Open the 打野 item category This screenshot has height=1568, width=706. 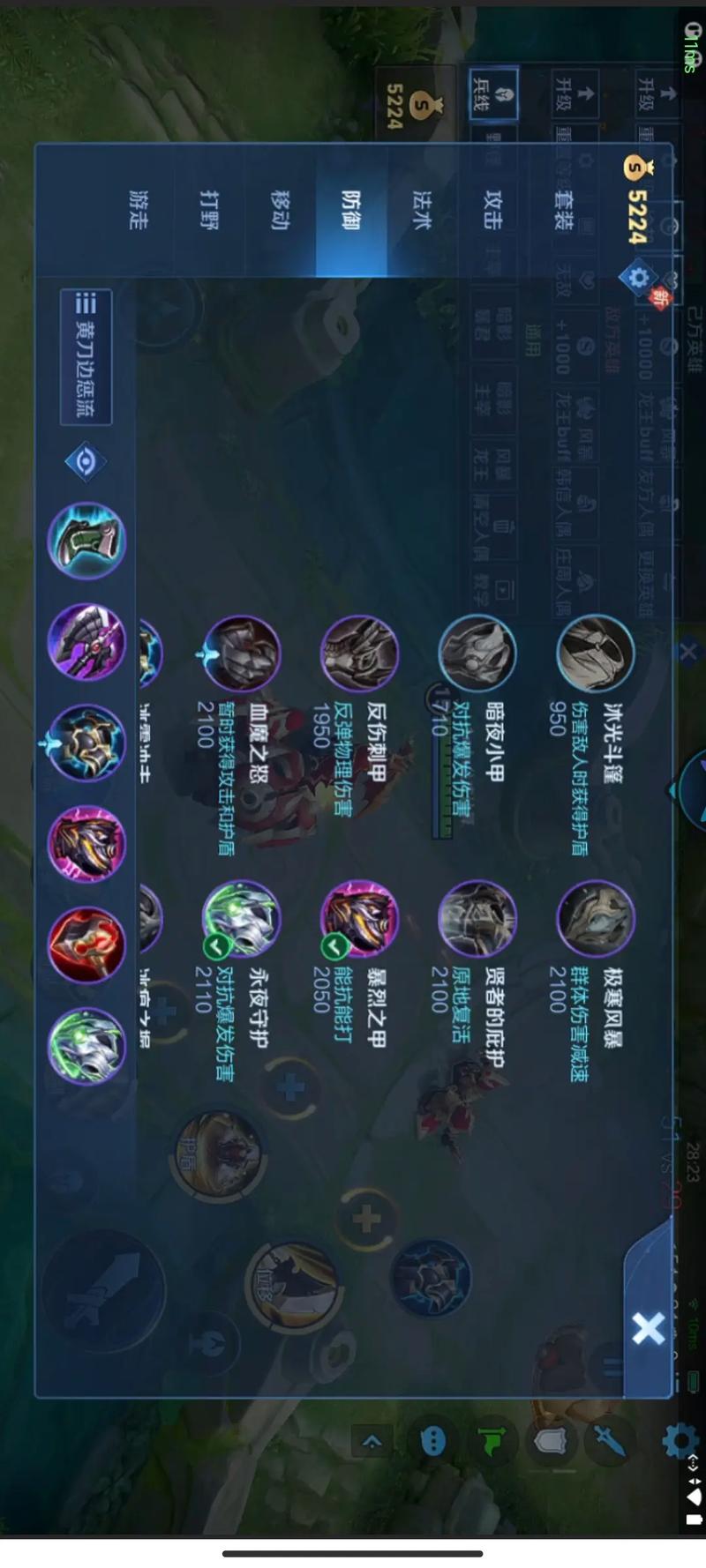(208, 210)
